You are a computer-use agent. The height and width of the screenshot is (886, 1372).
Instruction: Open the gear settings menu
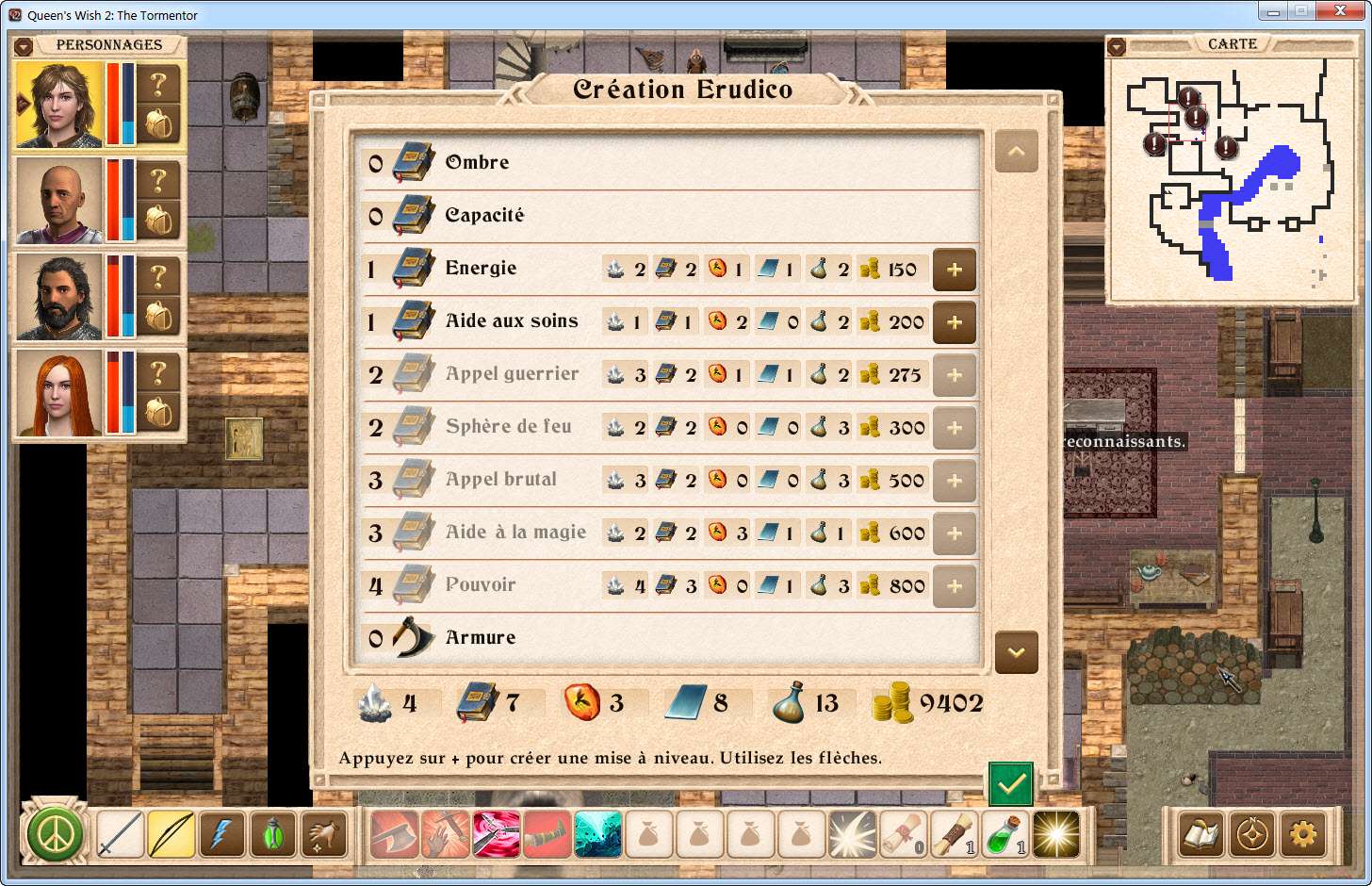(1303, 835)
